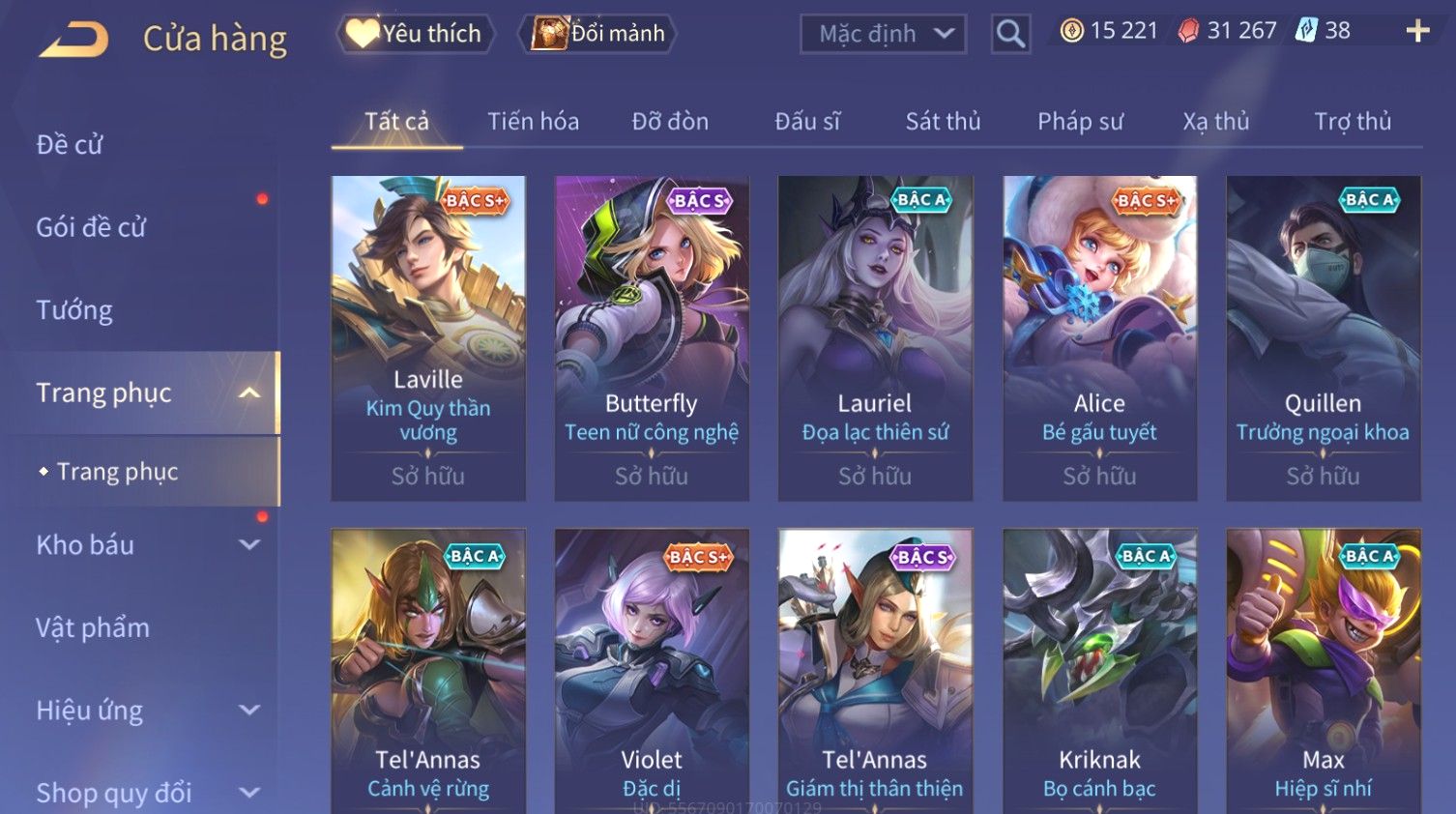Viewport: 1456px width, 814px height.
Task: Go to the Tướng shop section
Action: (74, 310)
